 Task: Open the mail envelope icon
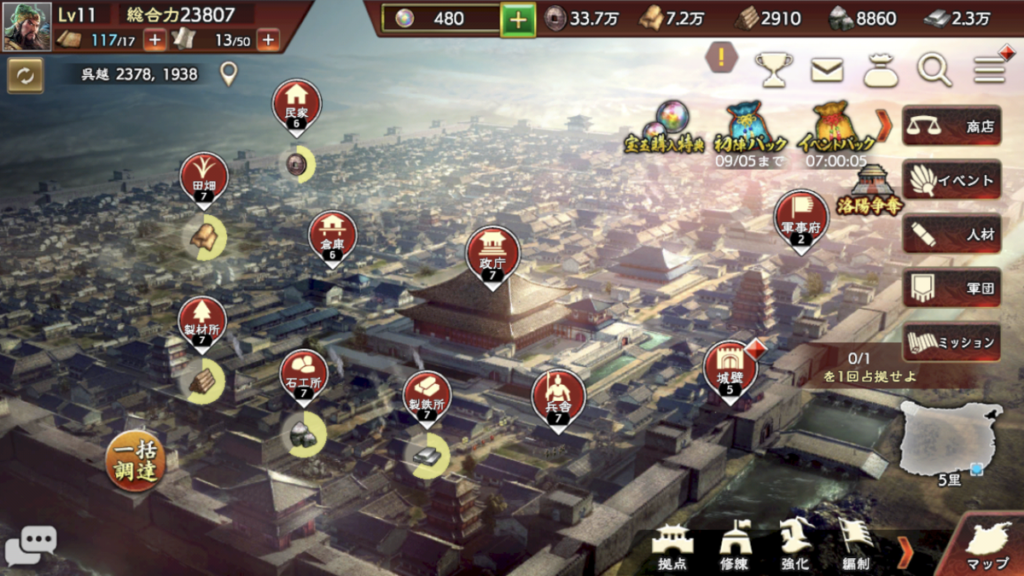(827, 70)
